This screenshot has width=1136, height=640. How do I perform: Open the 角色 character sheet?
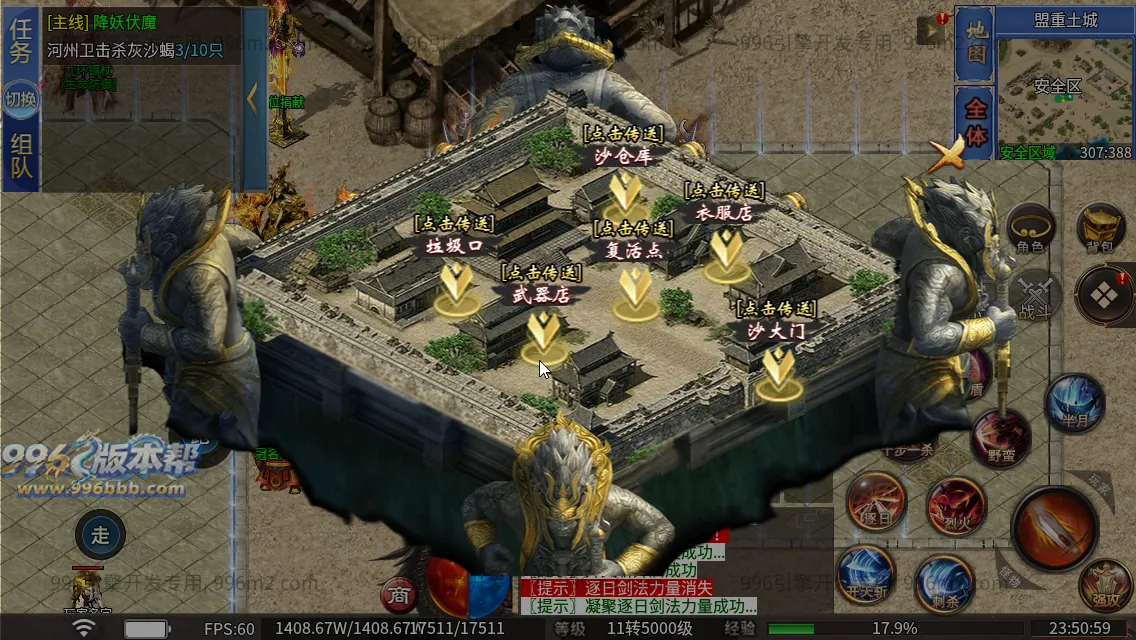pyautogui.click(x=1030, y=229)
